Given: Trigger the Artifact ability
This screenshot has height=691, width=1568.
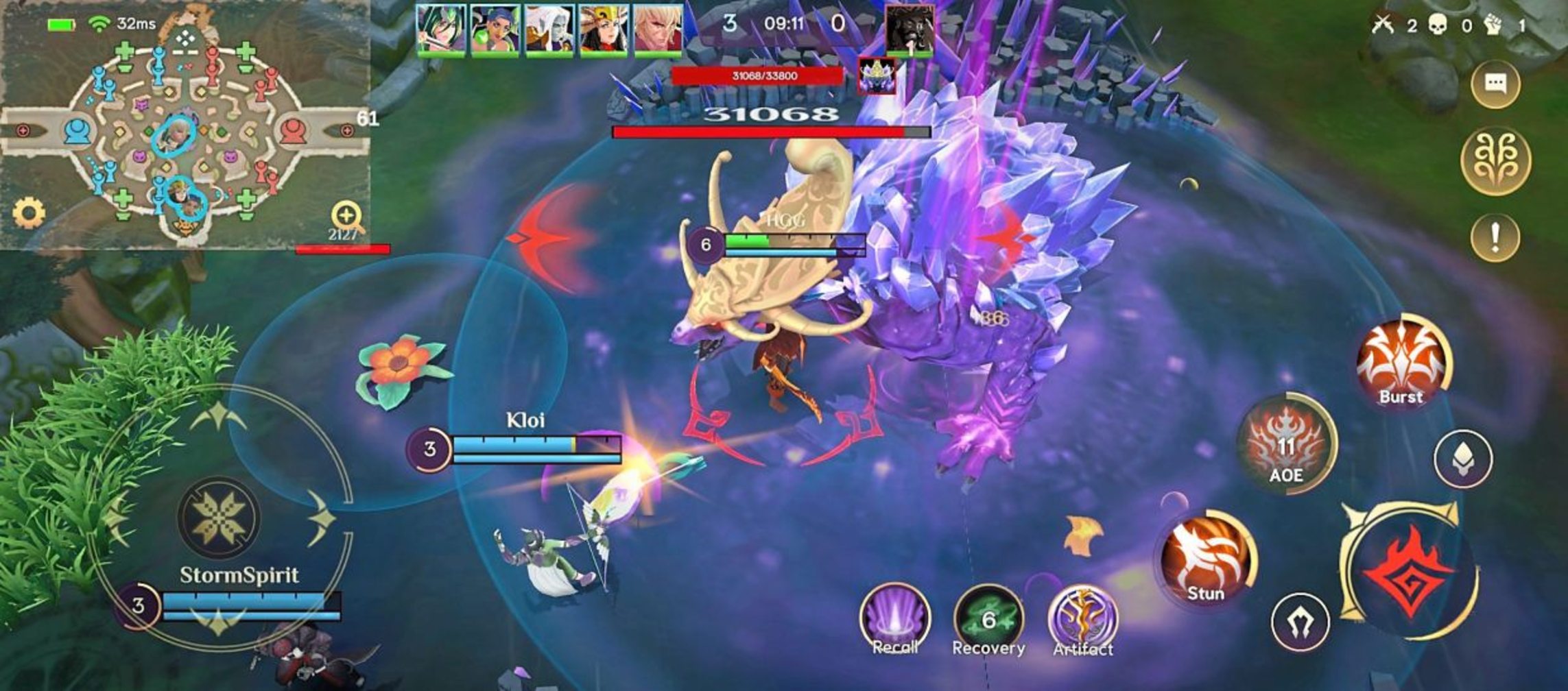Looking at the screenshot, I should 1082,619.
